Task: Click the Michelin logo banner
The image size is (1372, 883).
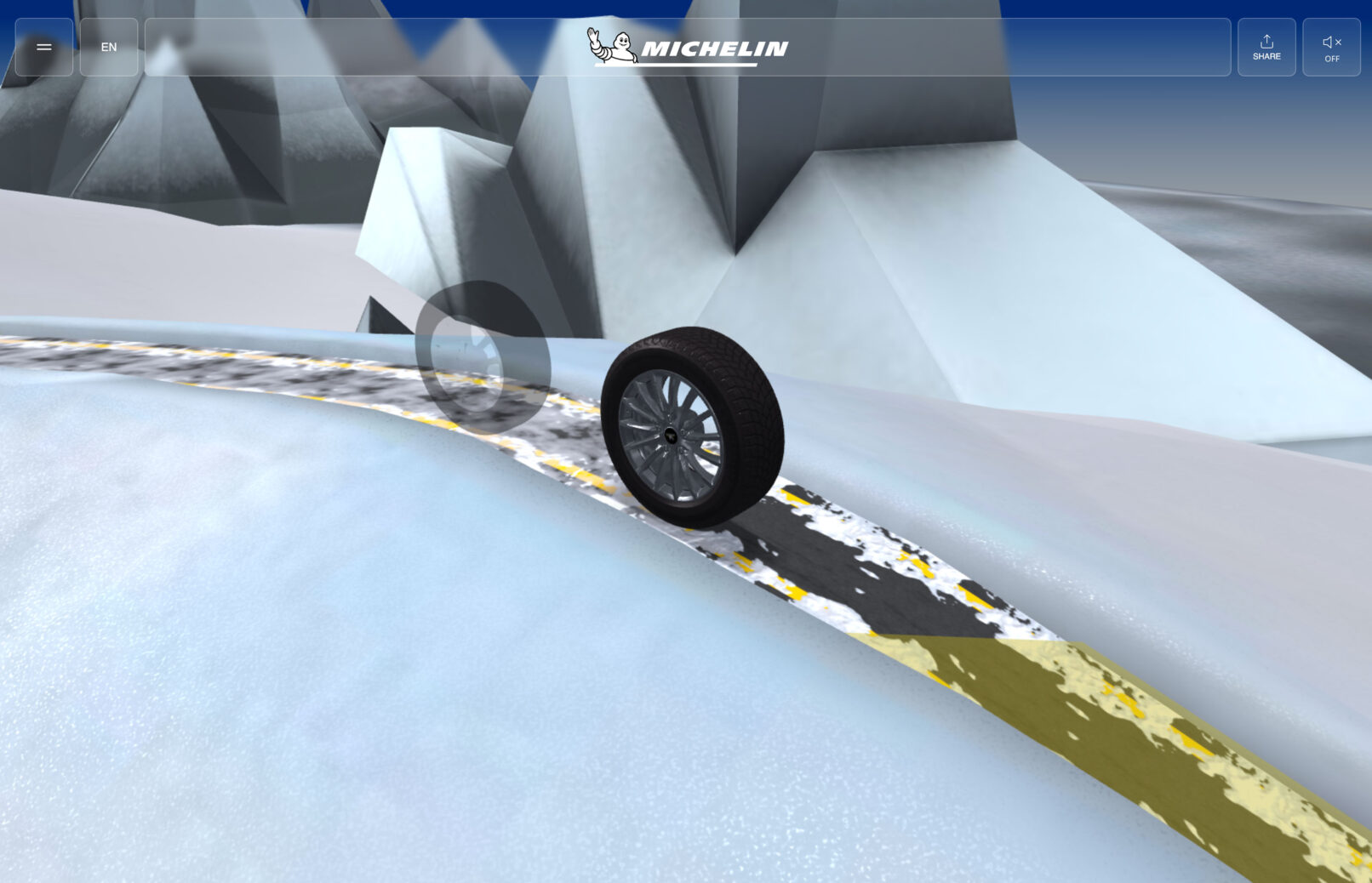Action: tap(688, 48)
